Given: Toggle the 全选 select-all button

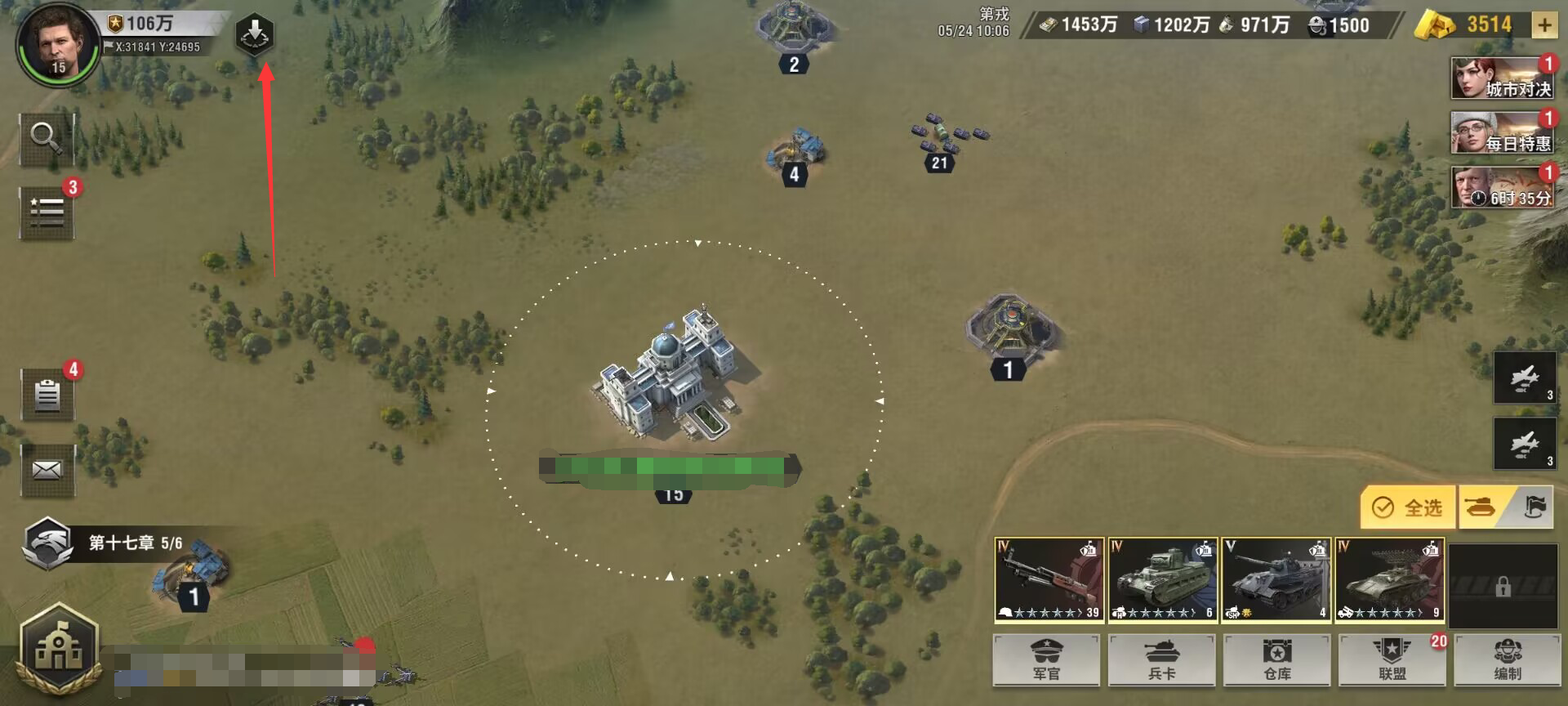Looking at the screenshot, I should tap(1407, 507).
